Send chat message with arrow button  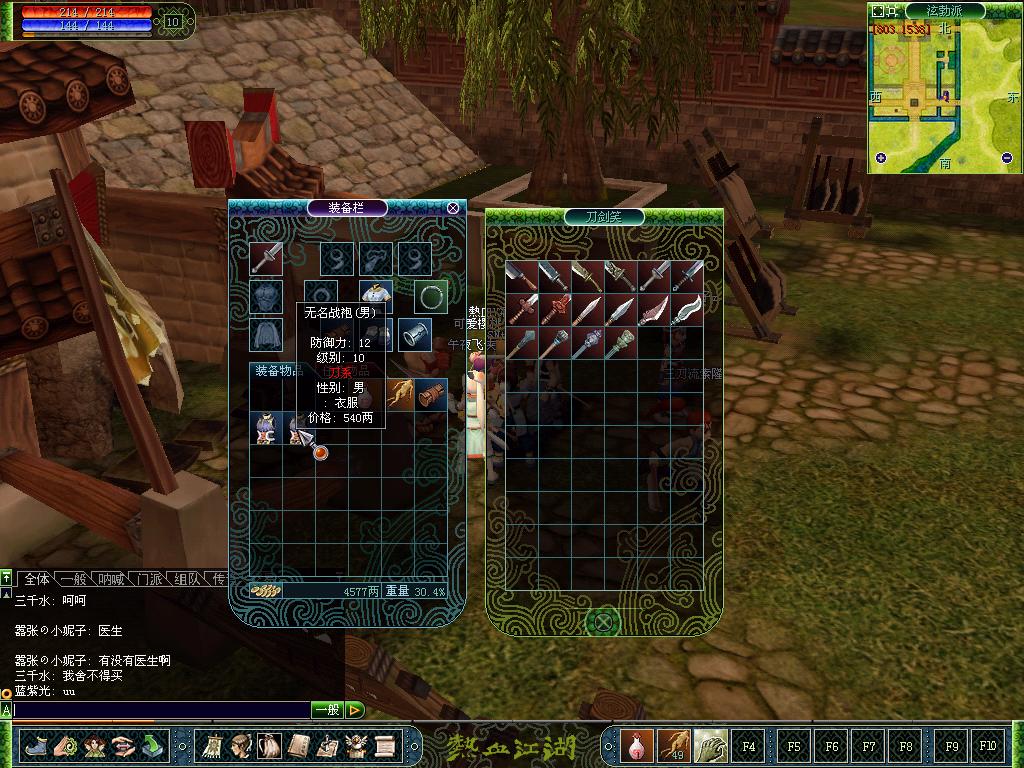(355, 710)
